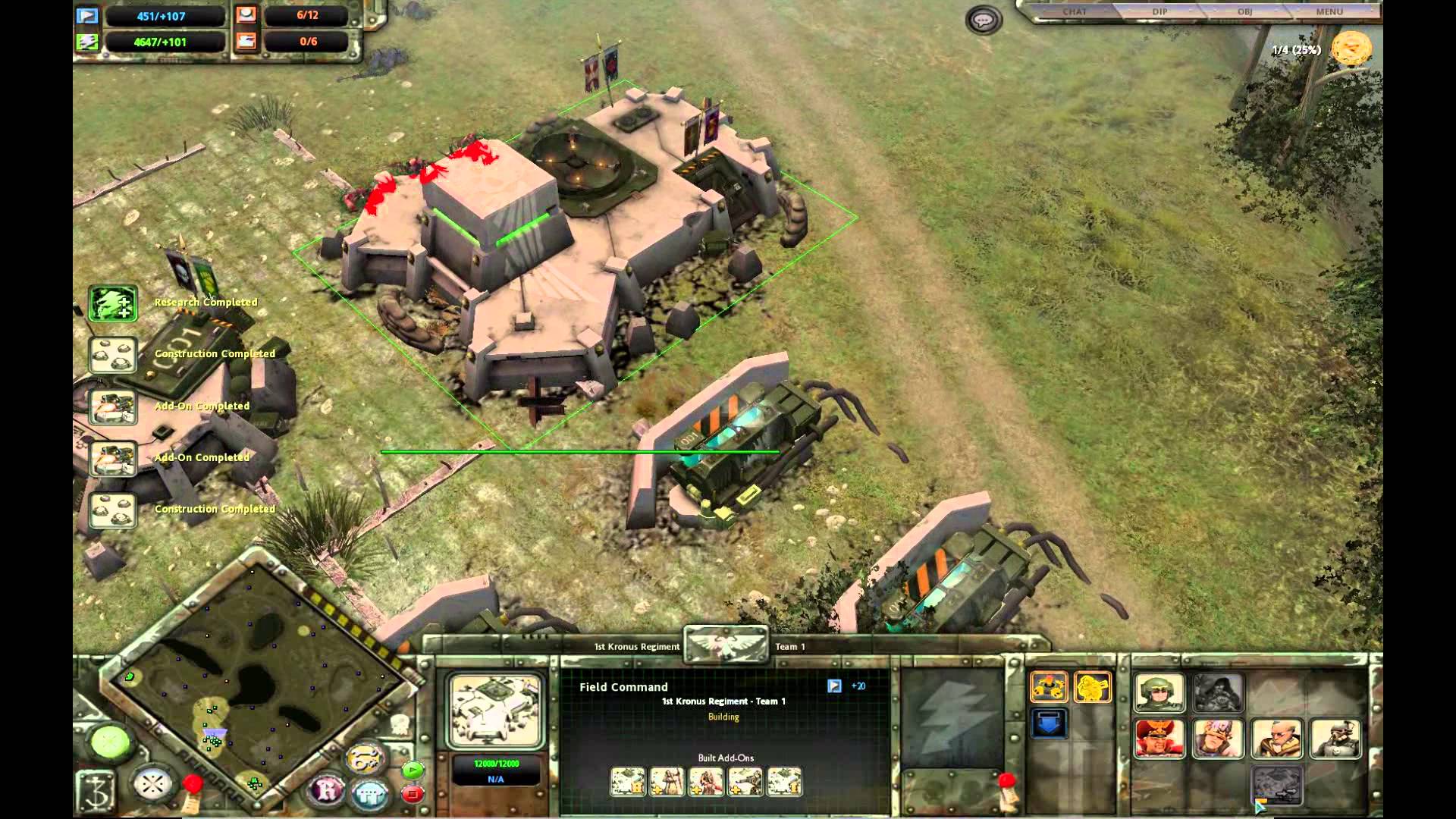1456x819 pixels.
Task: Click the speech bubble chat icon
Action: pos(984,20)
